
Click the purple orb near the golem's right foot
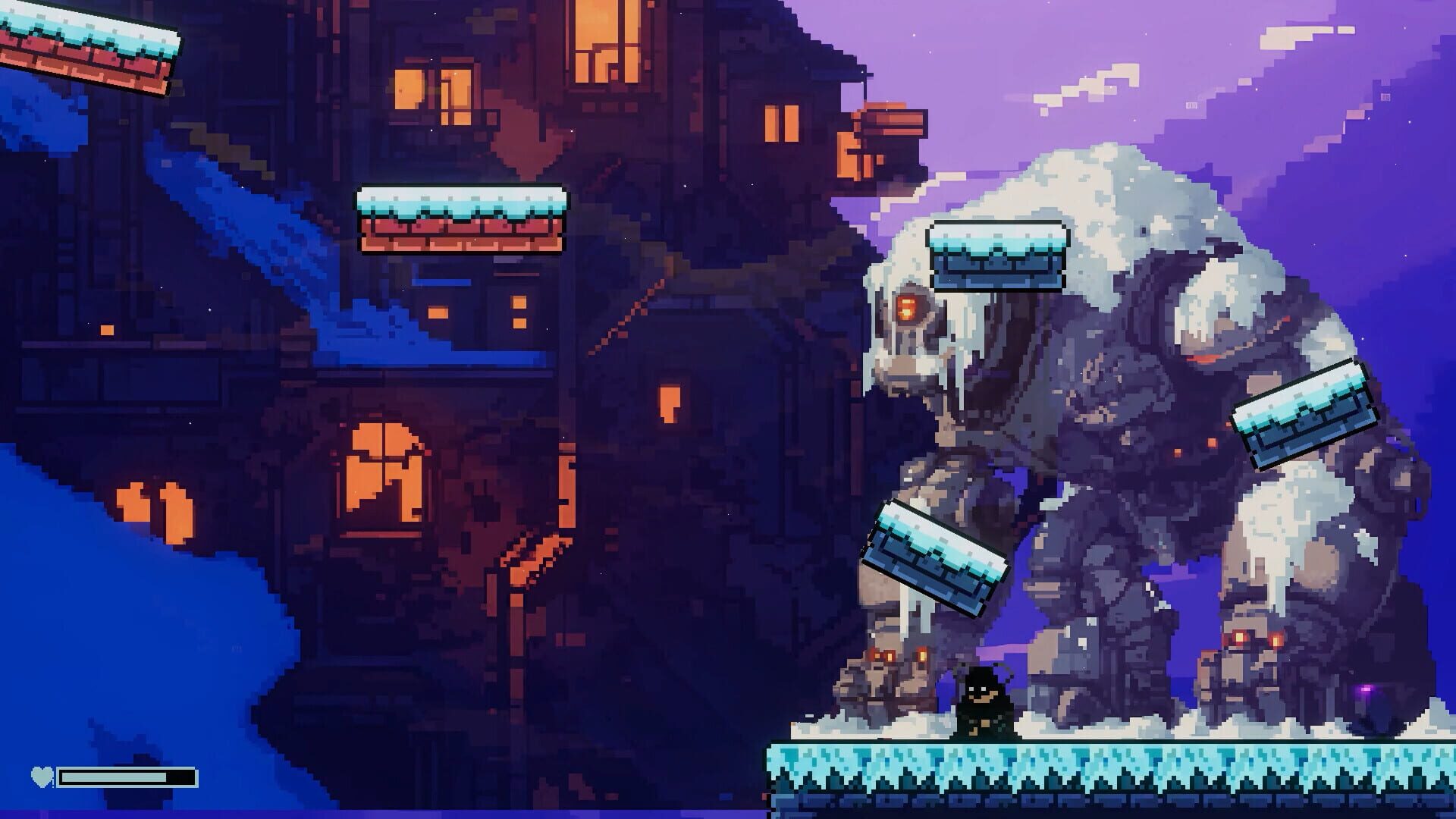tap(1367, 689)
